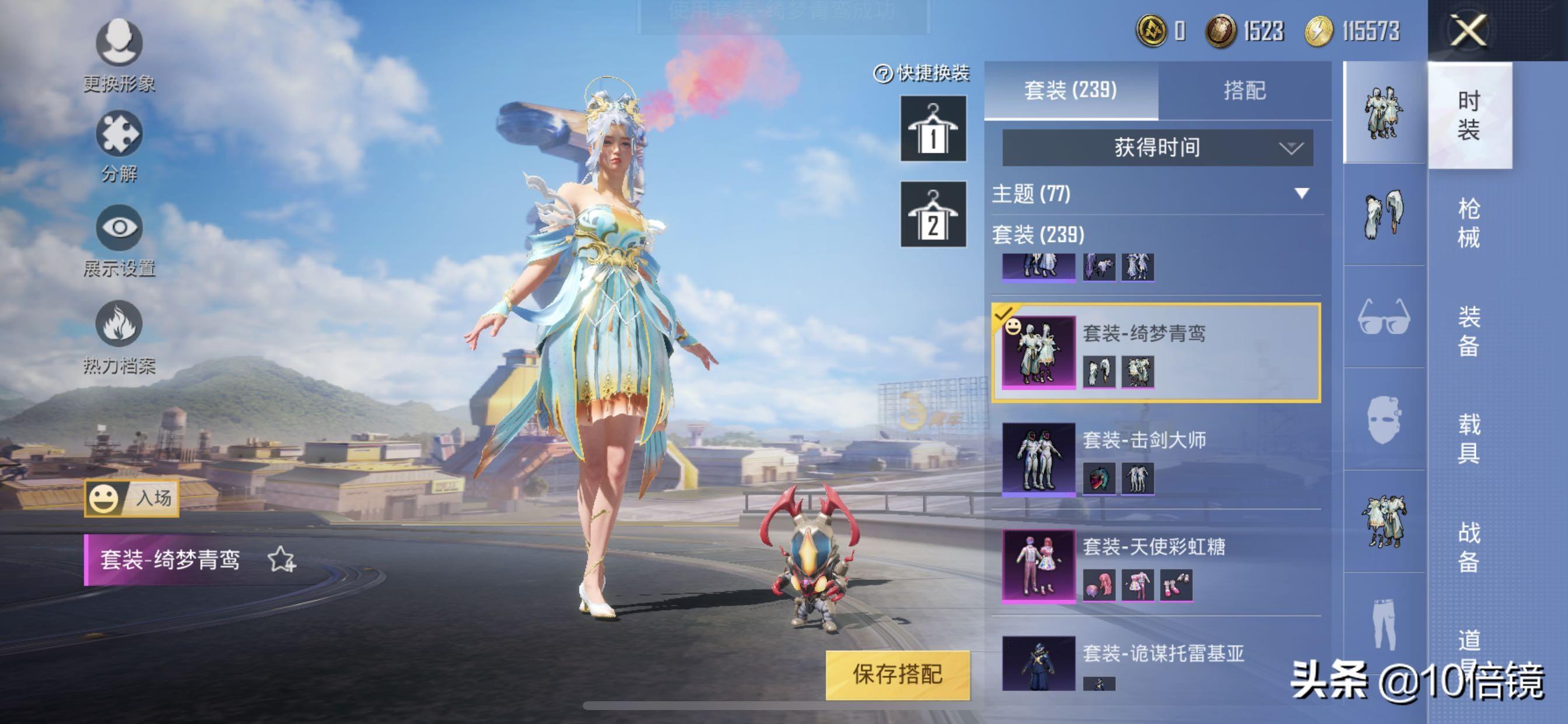Open the 获得时间 sort dropdown
The image size is (1568, 724).
(1157, 148)
